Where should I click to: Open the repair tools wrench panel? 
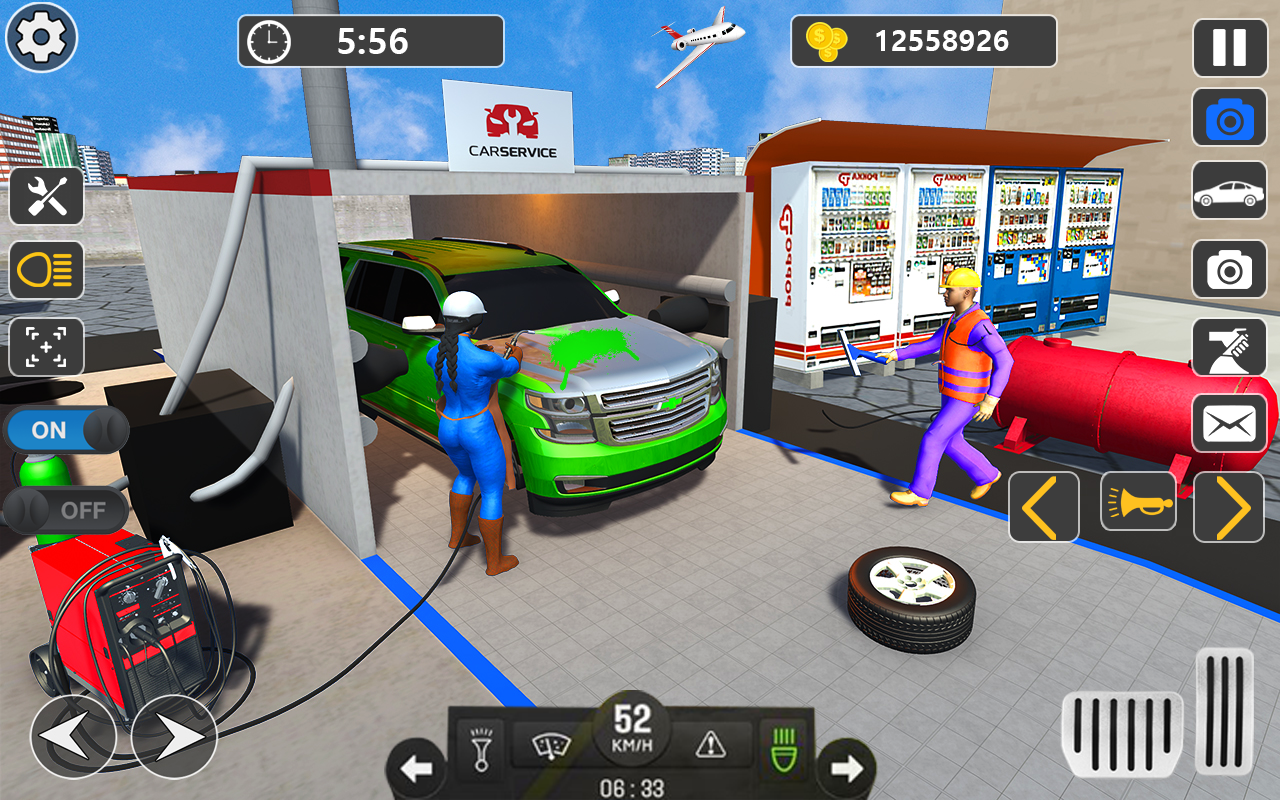click(45, 196)
